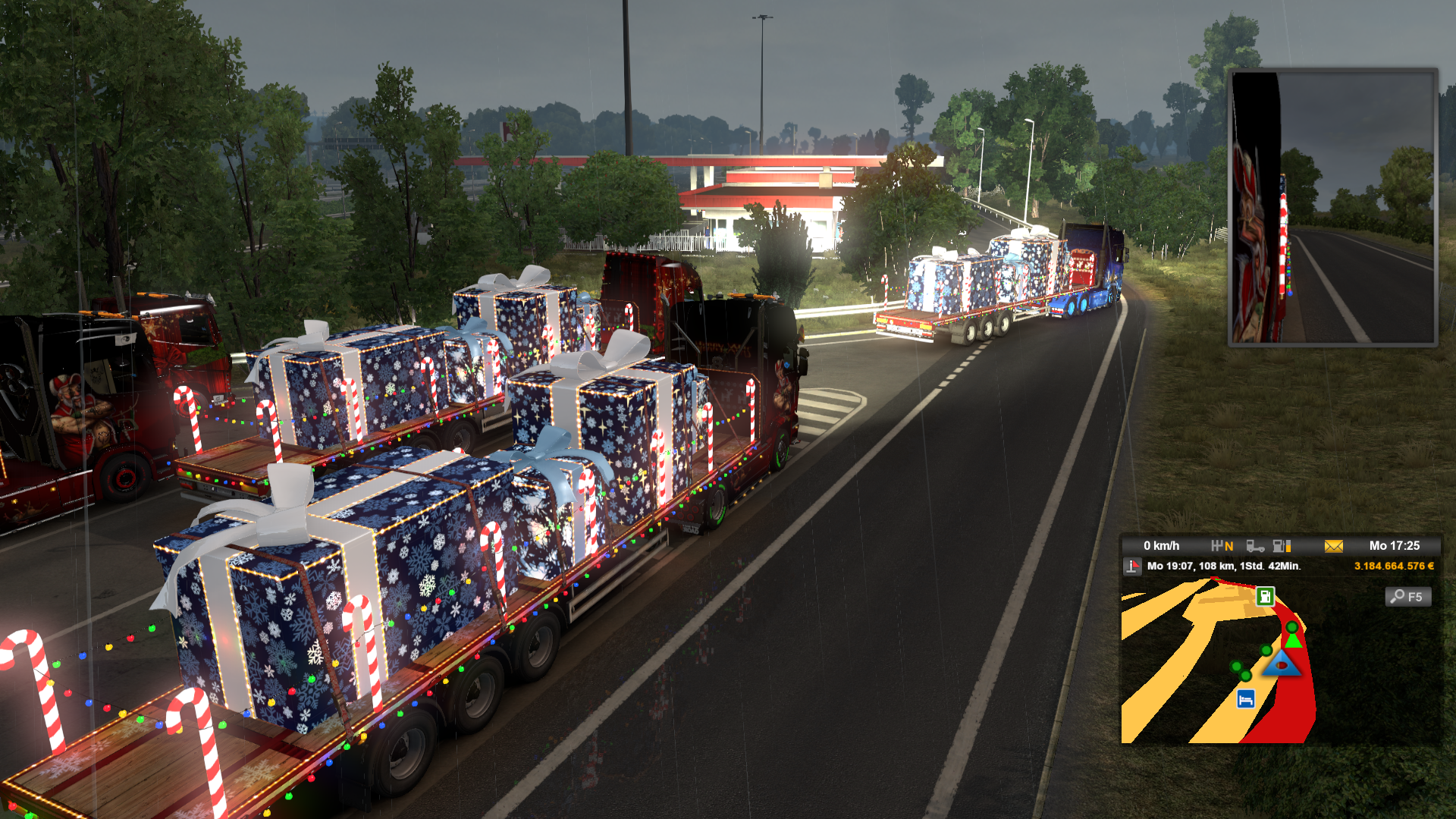Open the yellow mail envelope notification
Viewport: 1456px width, 819px height.
click(1333, 546)
